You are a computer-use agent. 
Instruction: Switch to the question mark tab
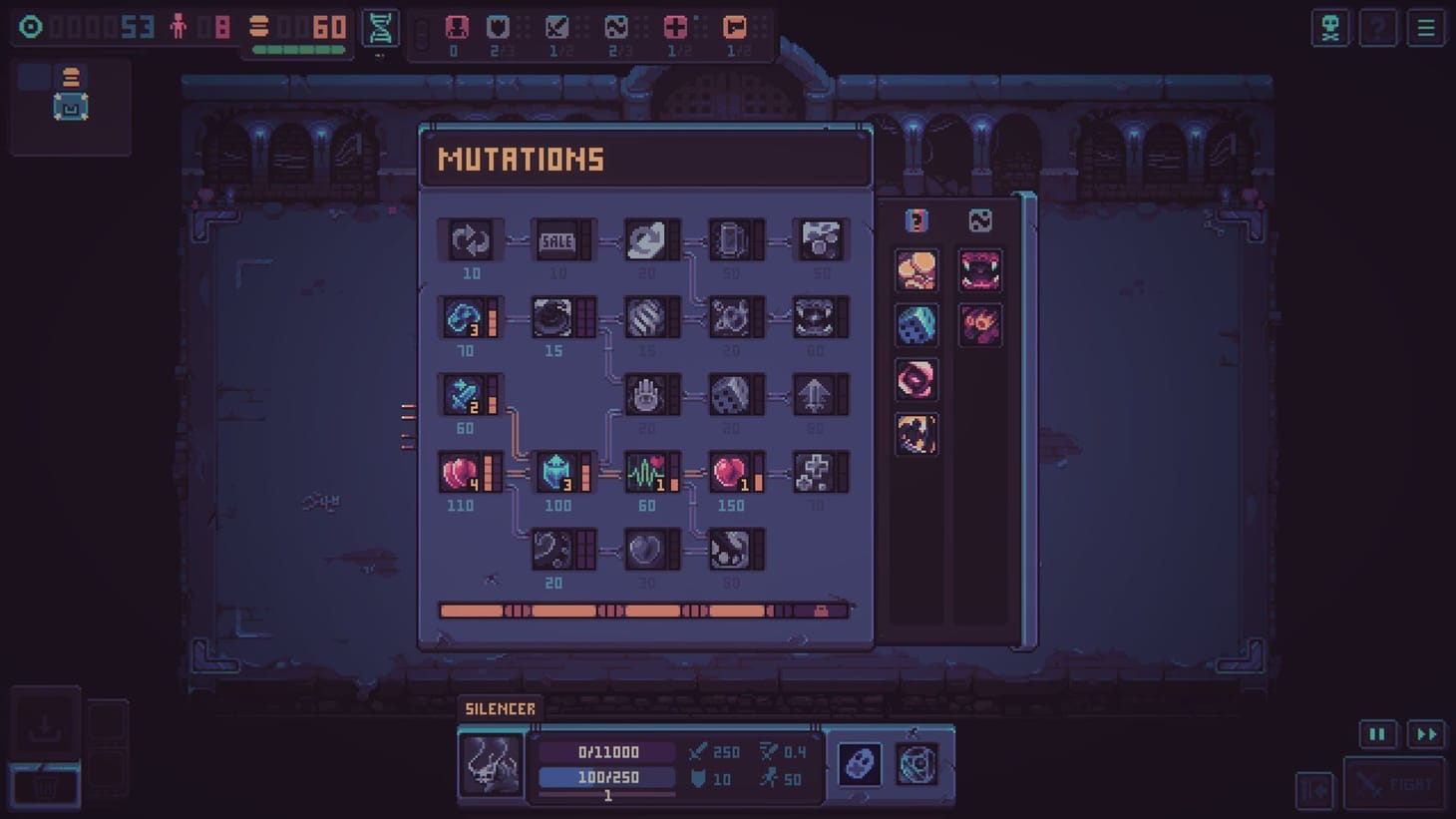tap(915, 221)
